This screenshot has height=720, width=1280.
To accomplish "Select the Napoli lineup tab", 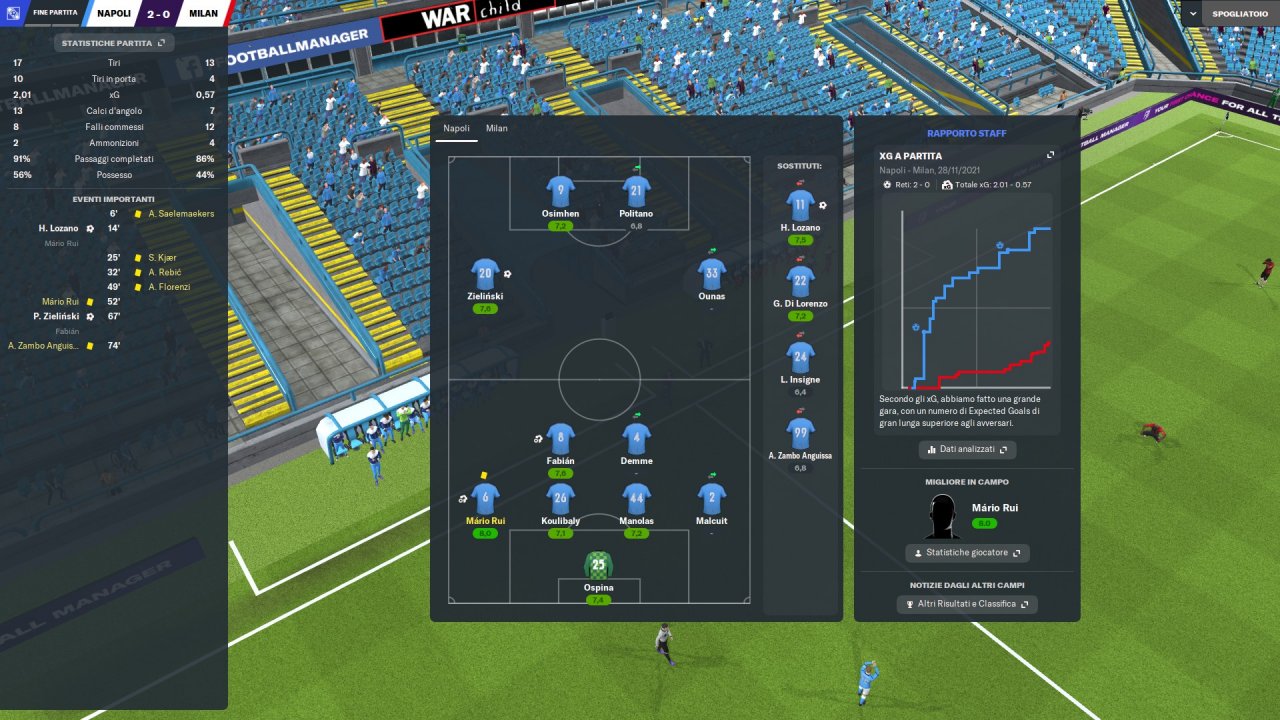I will click(456, 129).
